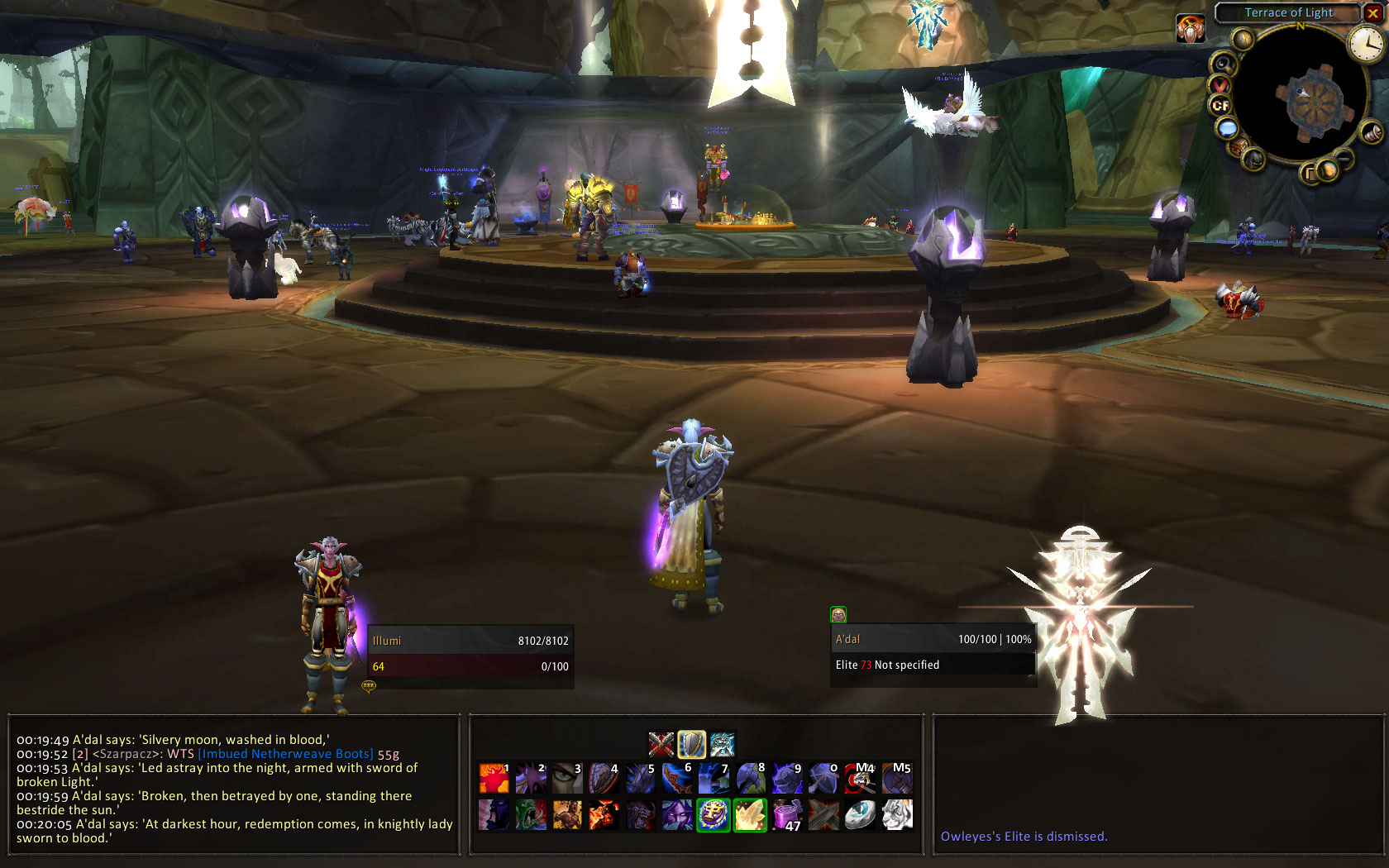Open the speech bubble minimap button
The image size is (1389, 868).
pyautogui.click(x=1227, y=128)
